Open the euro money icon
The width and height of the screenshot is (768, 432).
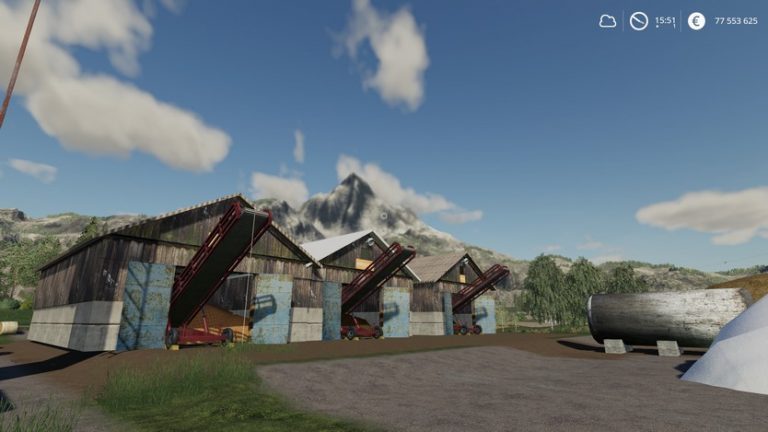pyautogui.click(x=696, y=21)
